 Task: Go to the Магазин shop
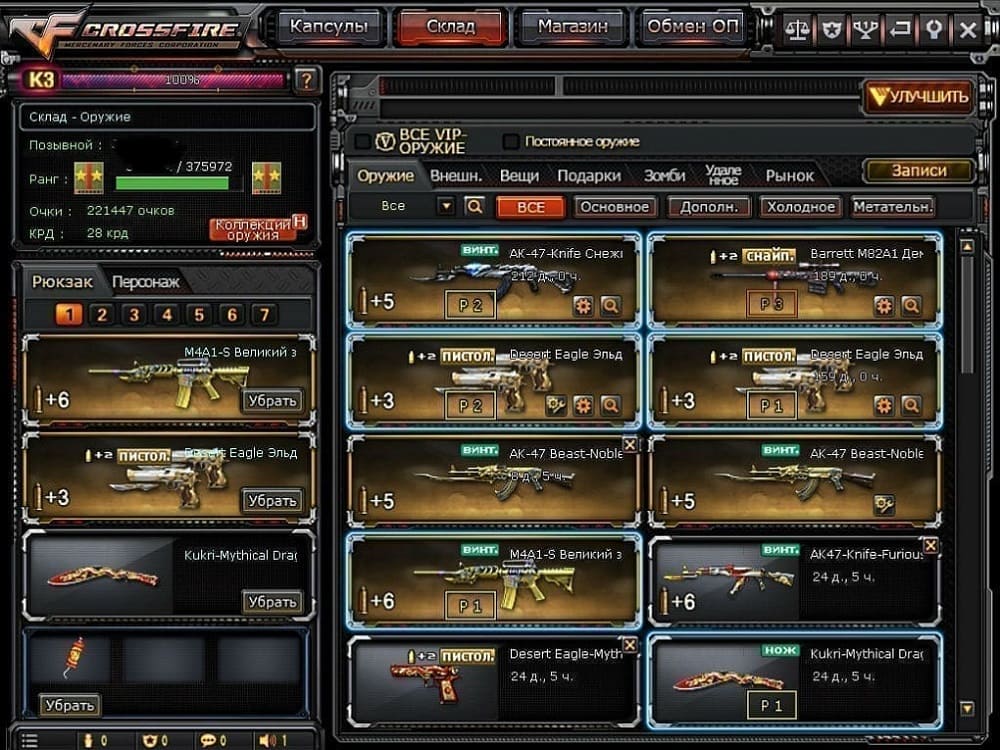point(572,27)
